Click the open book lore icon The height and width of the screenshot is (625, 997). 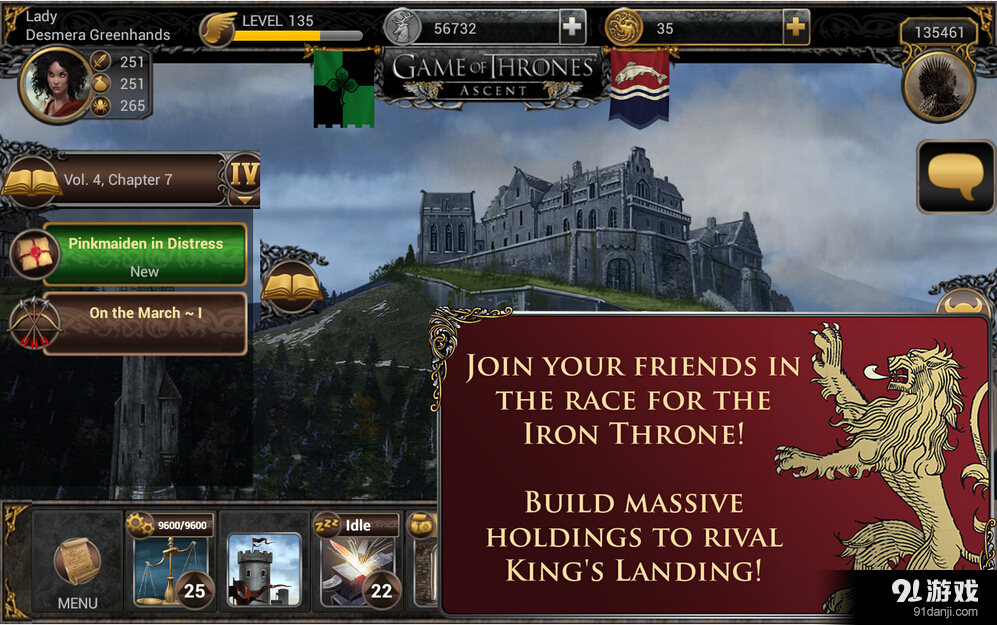click(x=292, y=287)
